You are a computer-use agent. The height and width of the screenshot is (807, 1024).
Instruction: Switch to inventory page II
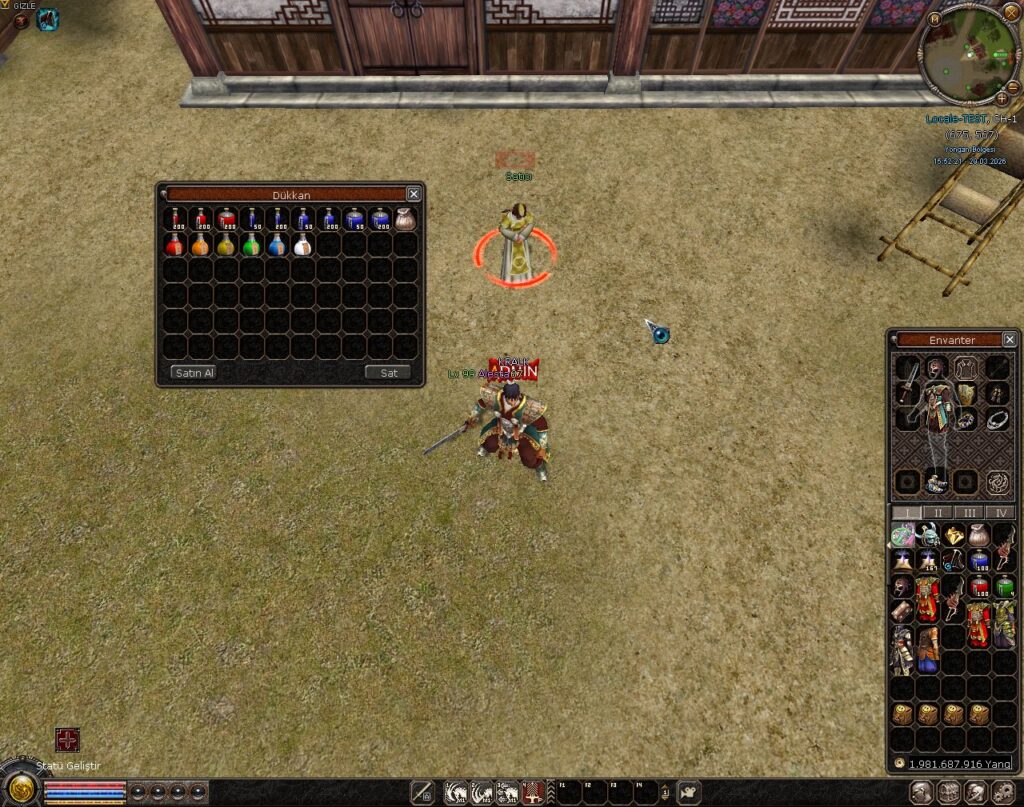(937, 513)
